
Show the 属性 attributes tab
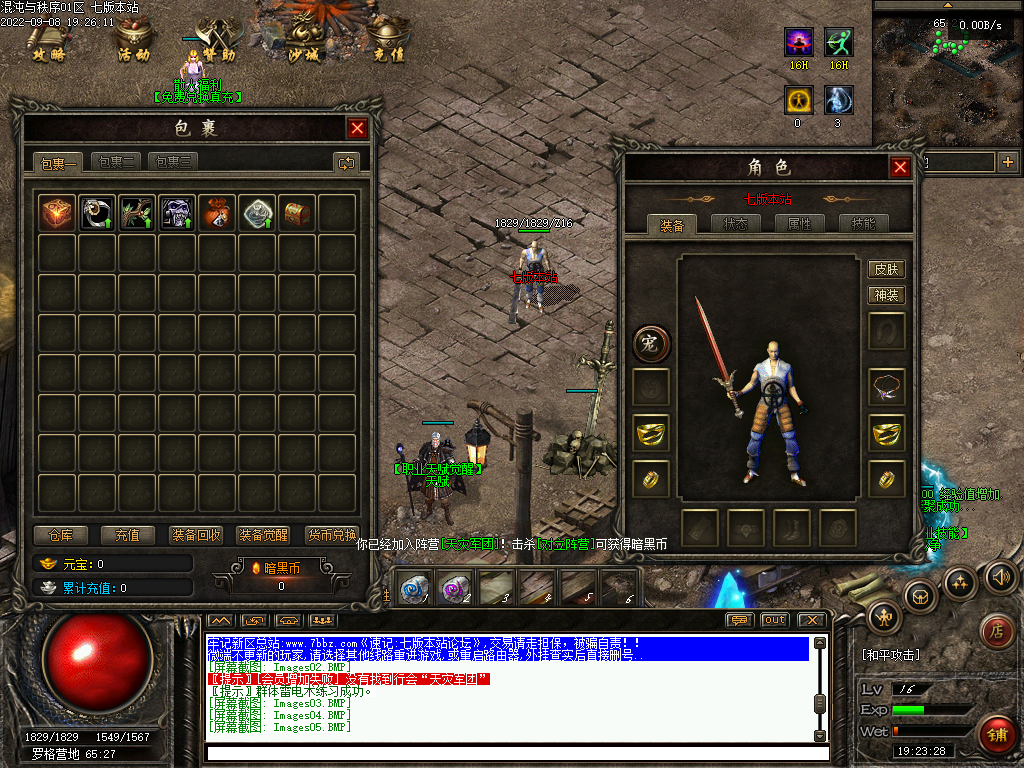click(799, 224)
